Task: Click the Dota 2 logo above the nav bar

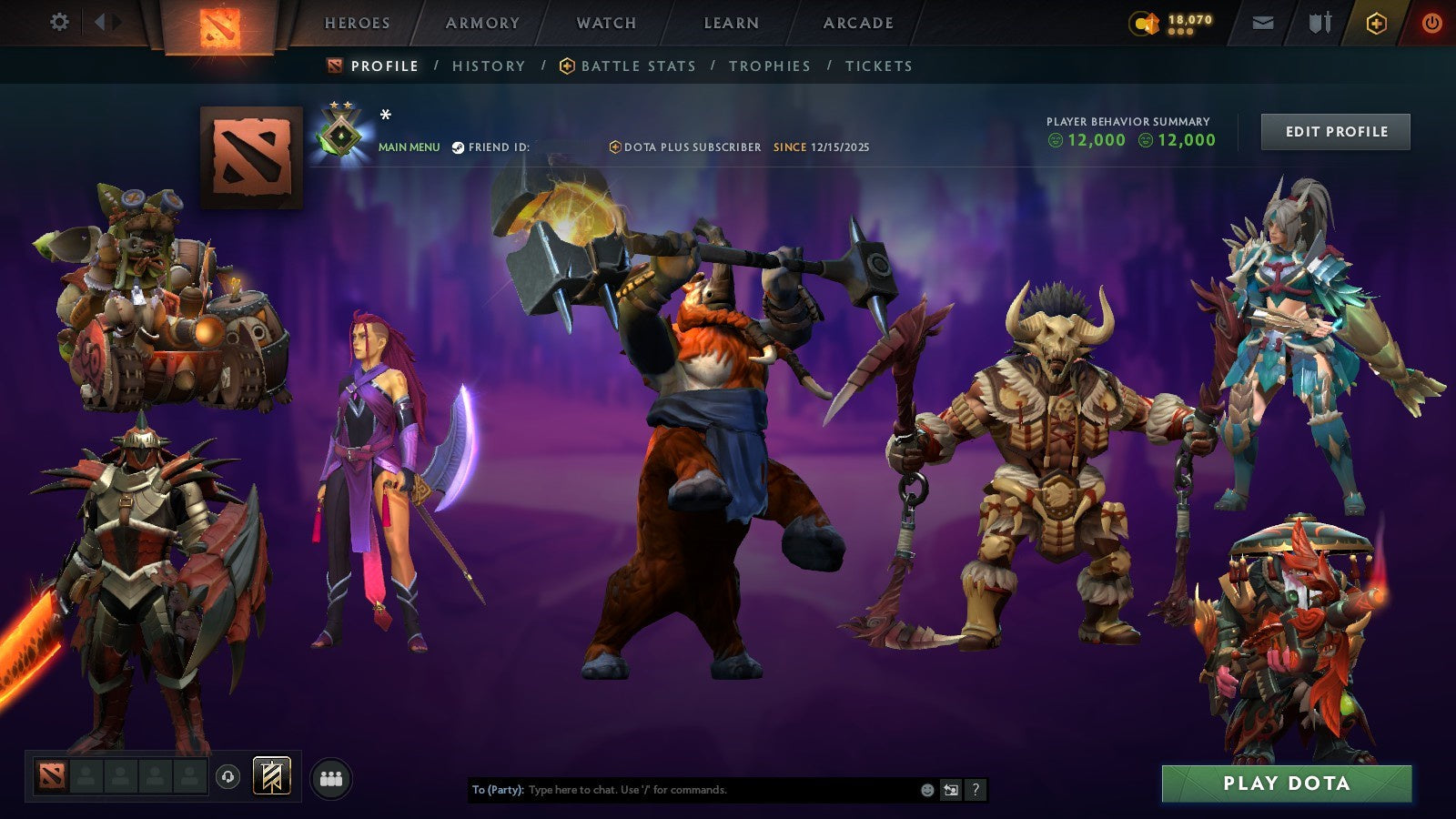Action: coord(222,25)
